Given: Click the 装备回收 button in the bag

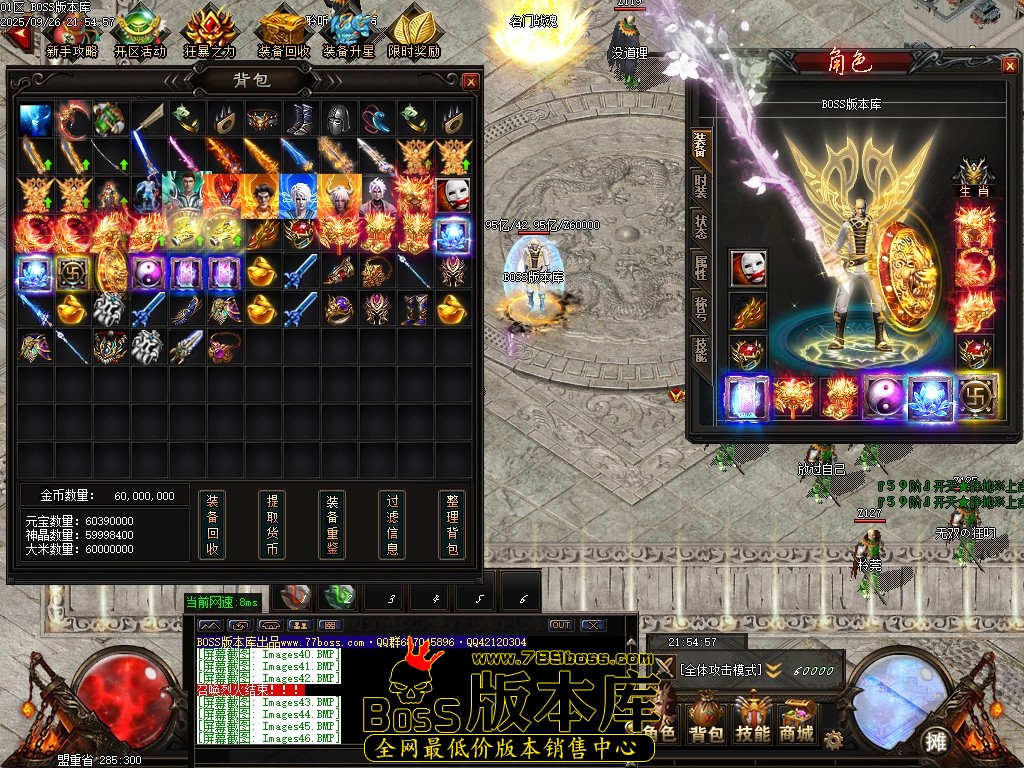Looking at the screenshot, I should (x=211, y=524).
